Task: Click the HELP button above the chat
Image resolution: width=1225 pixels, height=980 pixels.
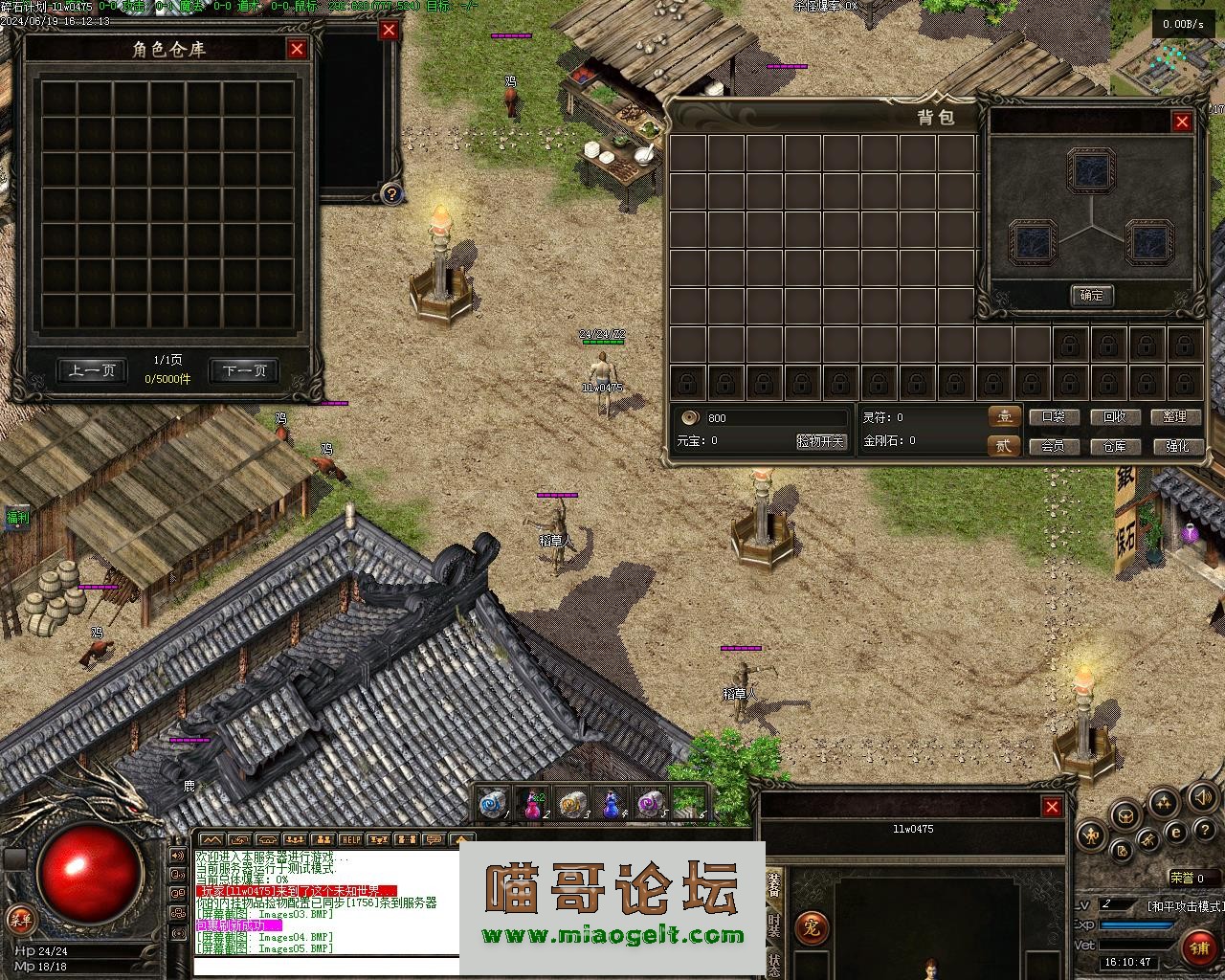Action: [351, 839]
